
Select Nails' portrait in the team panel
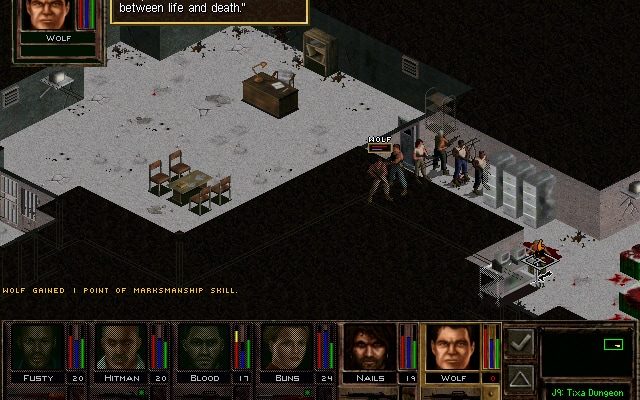[371, 347]
